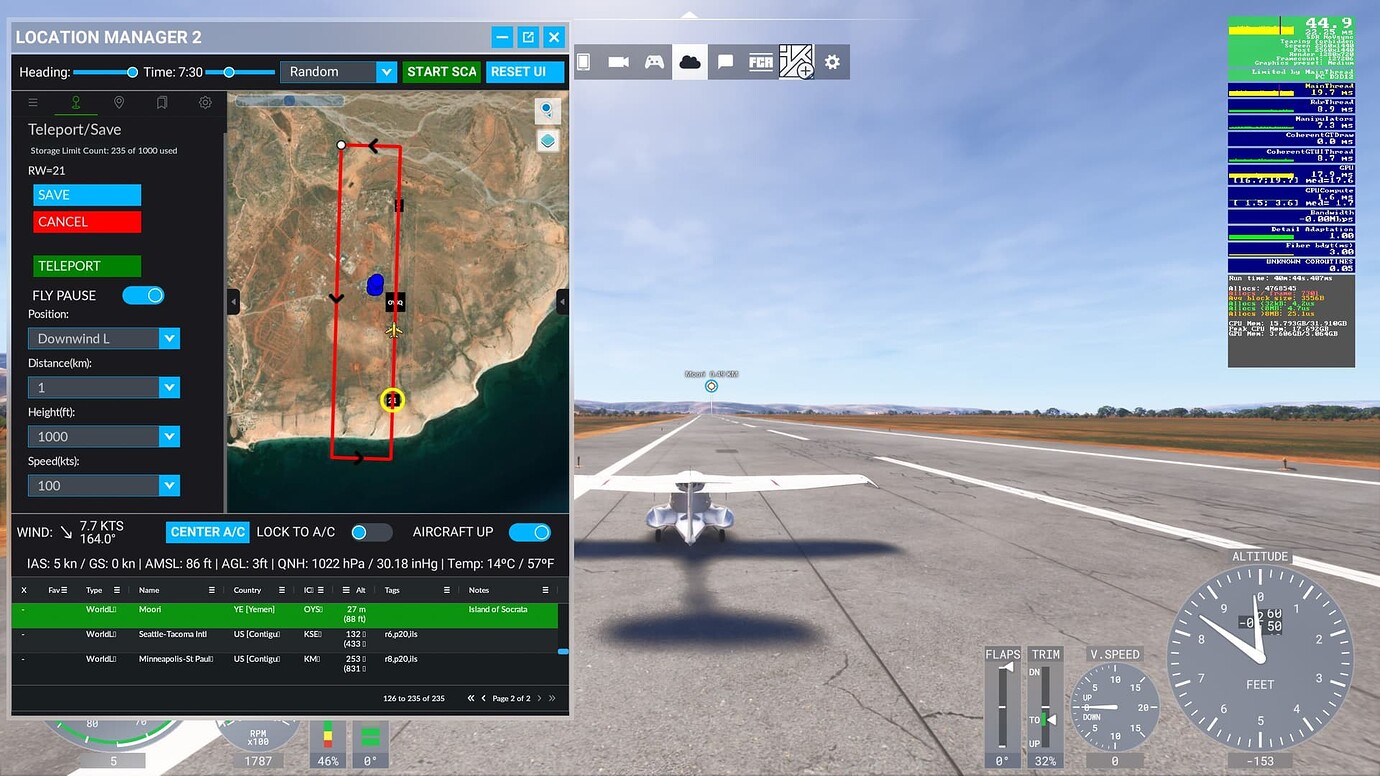Open the FCR toolbar panel
1380x776 pixels.
760,61
